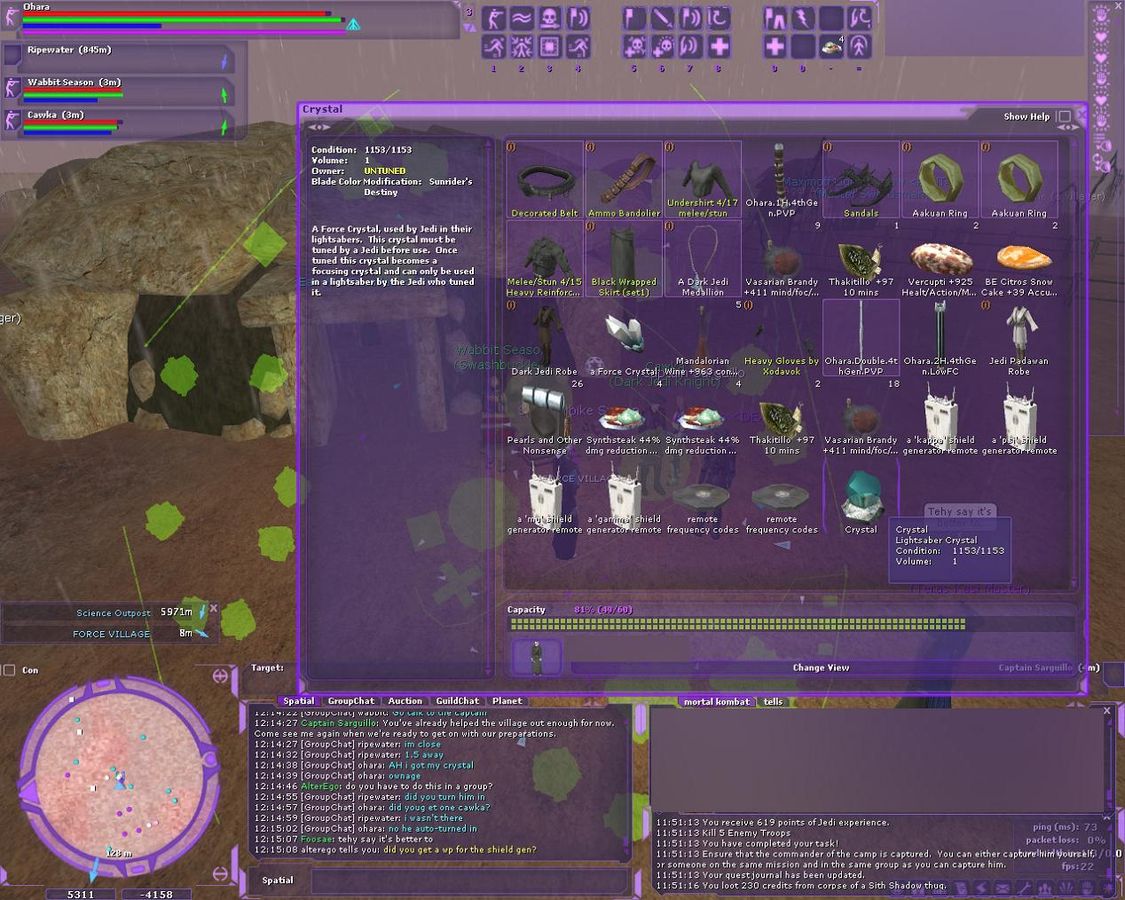1125x900 pixels.
Task: Open the Auction chat tab
Action: 405,701
